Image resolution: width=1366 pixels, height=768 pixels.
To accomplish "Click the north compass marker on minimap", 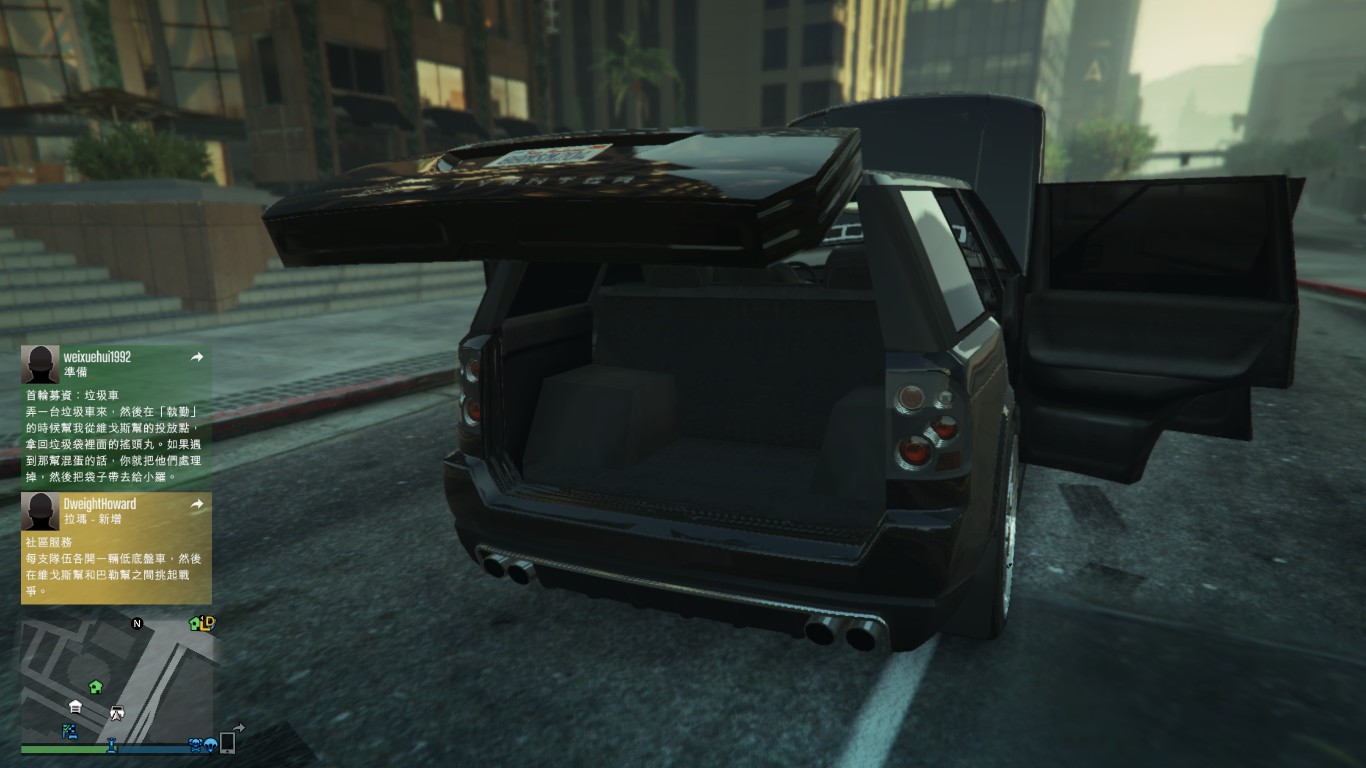I will (137, 624).
